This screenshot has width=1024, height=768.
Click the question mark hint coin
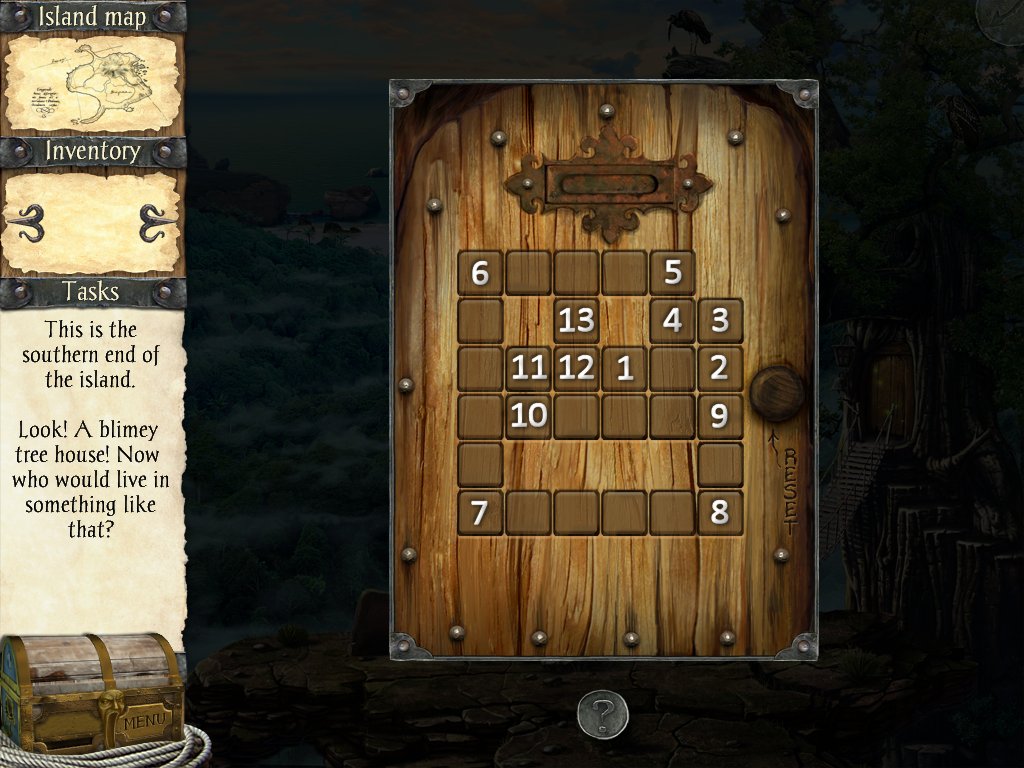coord(602,714)
